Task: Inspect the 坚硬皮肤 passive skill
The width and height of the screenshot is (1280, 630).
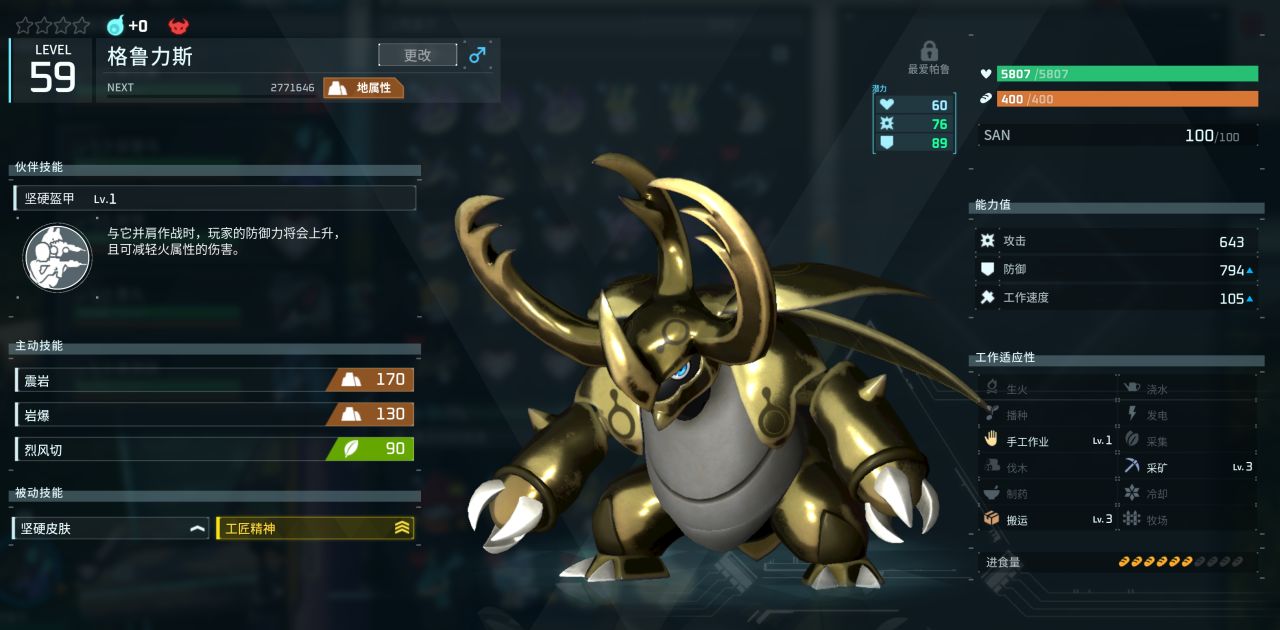Action: pos(111,528)
